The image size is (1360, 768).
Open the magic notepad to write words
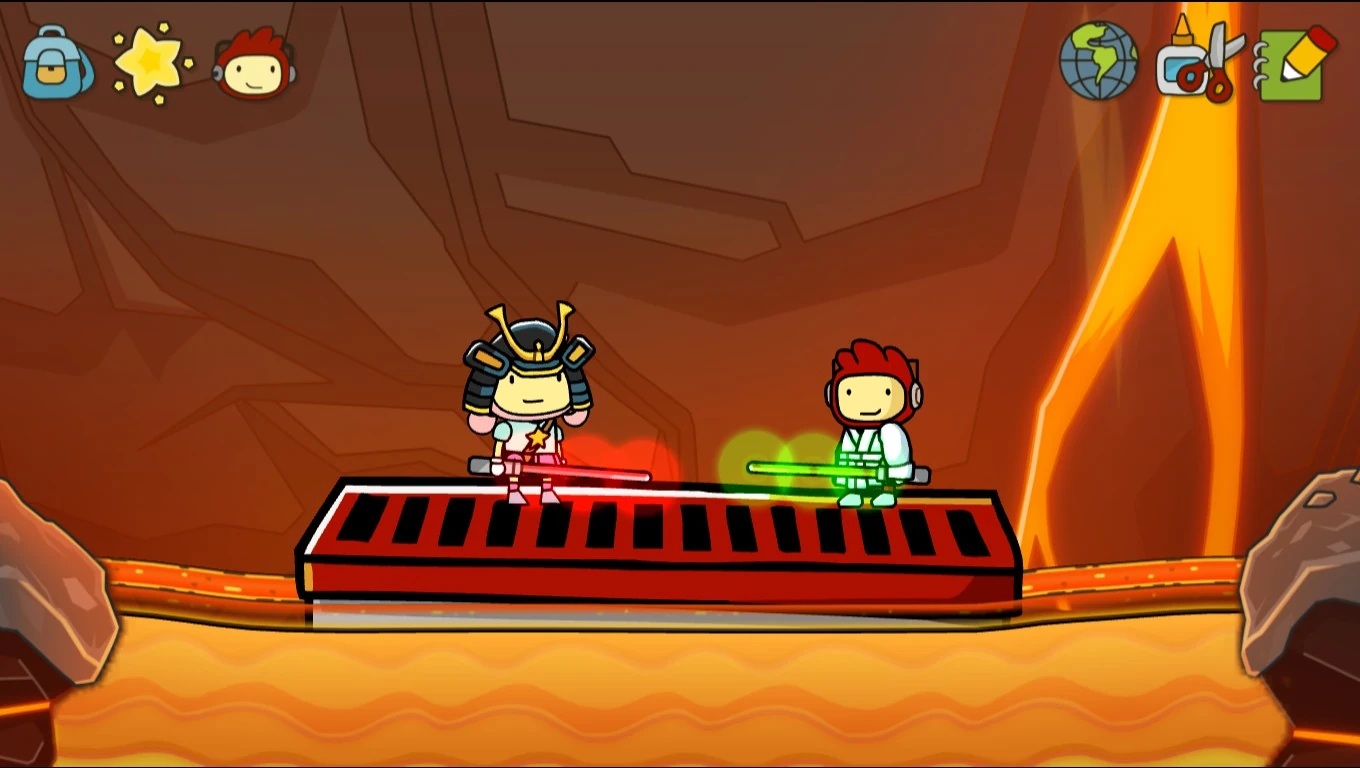coord(1292,60)
